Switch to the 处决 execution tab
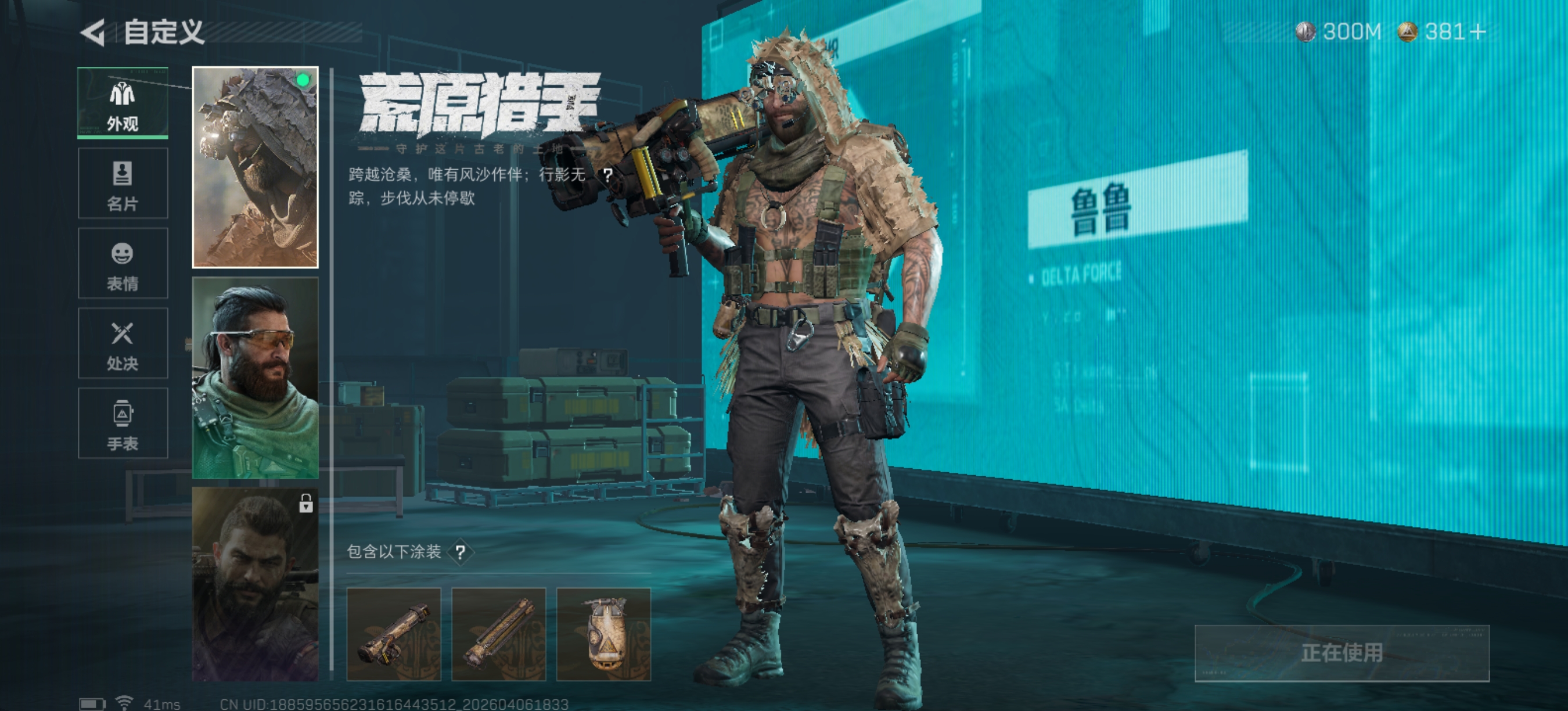Image resolution: width=1568 pixels, height=711 pixels. pos(123,343)
